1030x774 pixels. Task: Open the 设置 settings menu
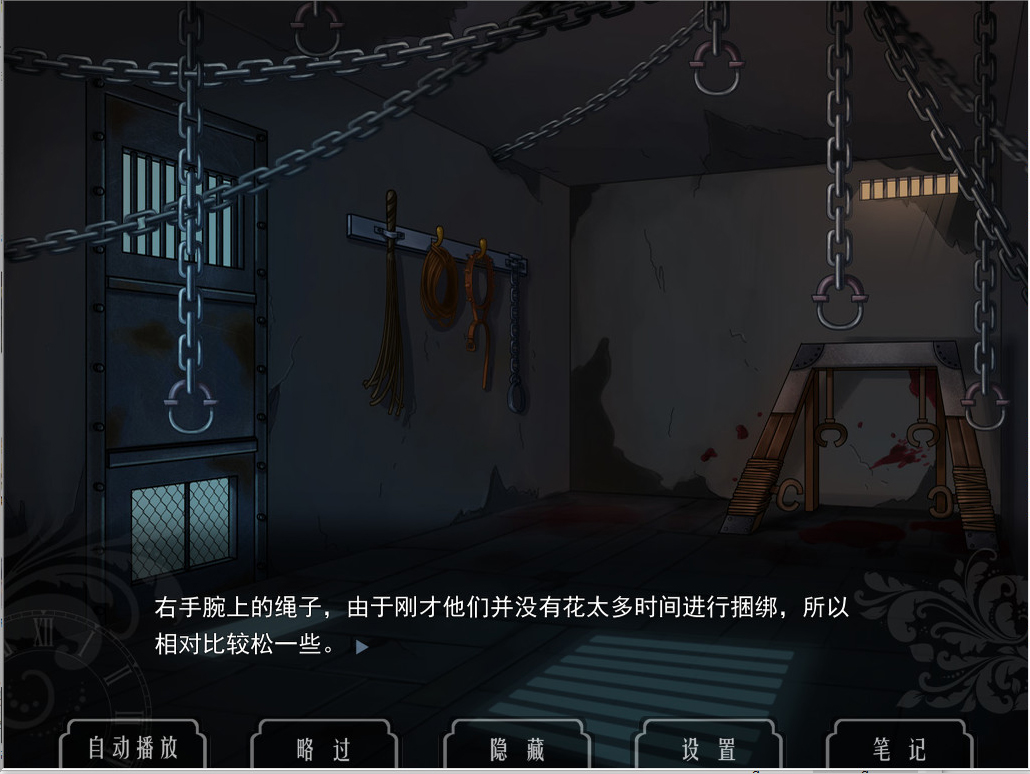(x=709, y=748)
